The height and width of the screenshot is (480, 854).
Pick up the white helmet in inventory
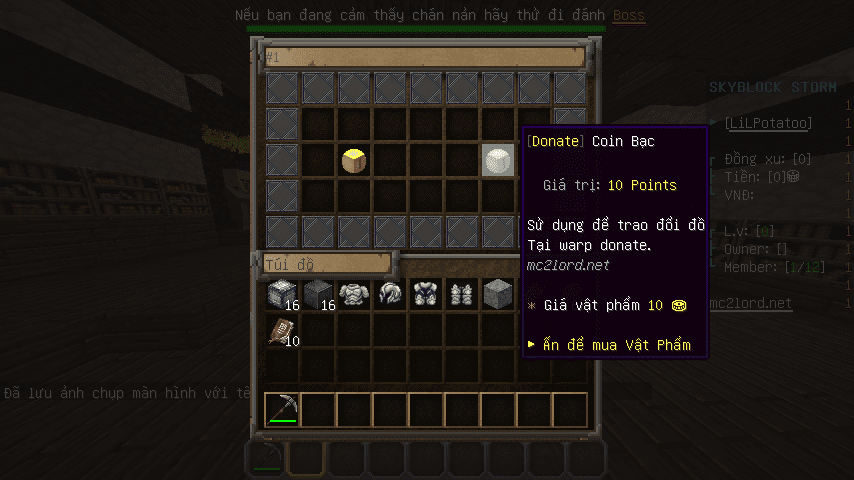(x=390, y=294)
